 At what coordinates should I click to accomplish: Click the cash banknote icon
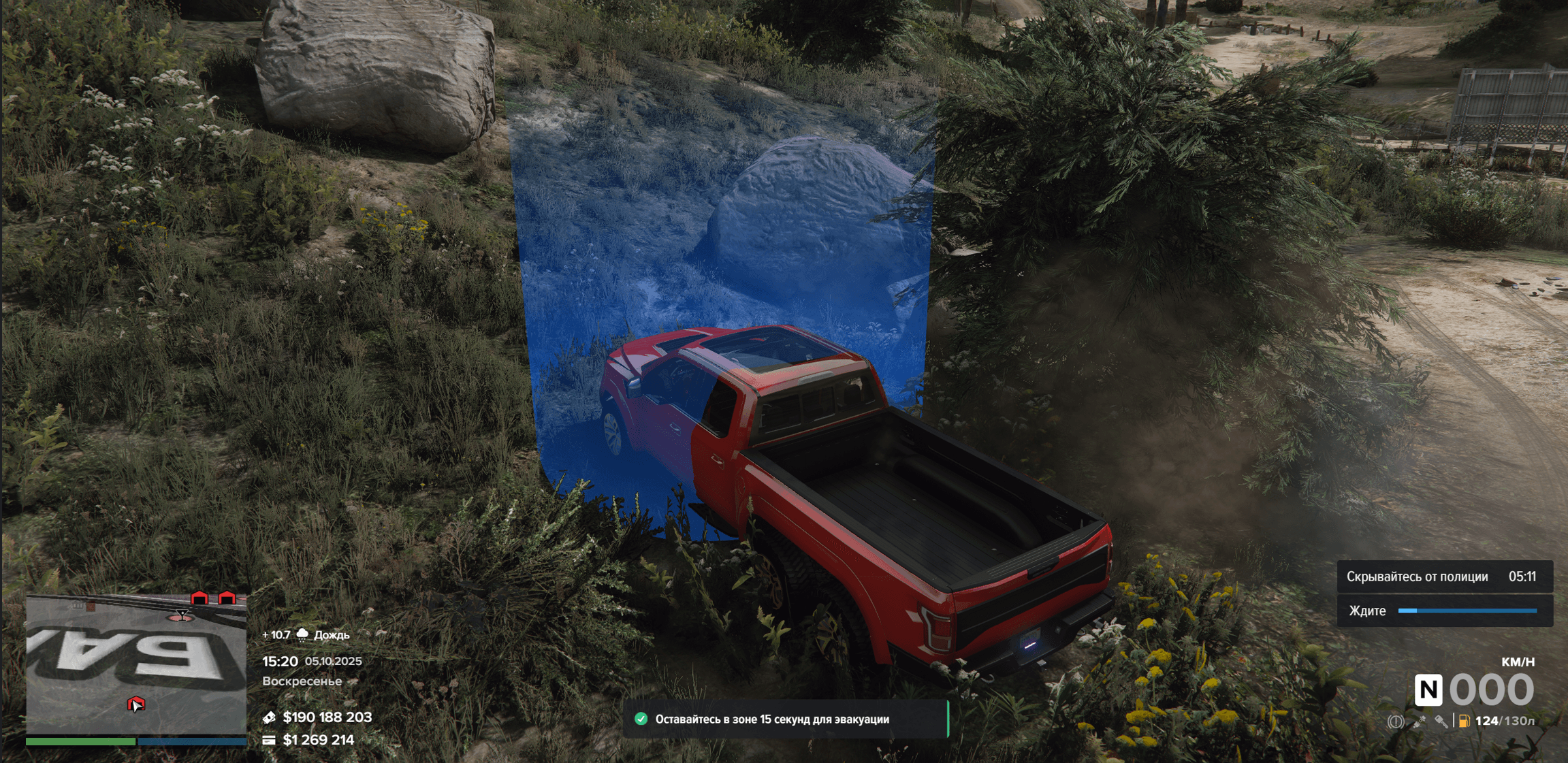click(x=269, y=717)
